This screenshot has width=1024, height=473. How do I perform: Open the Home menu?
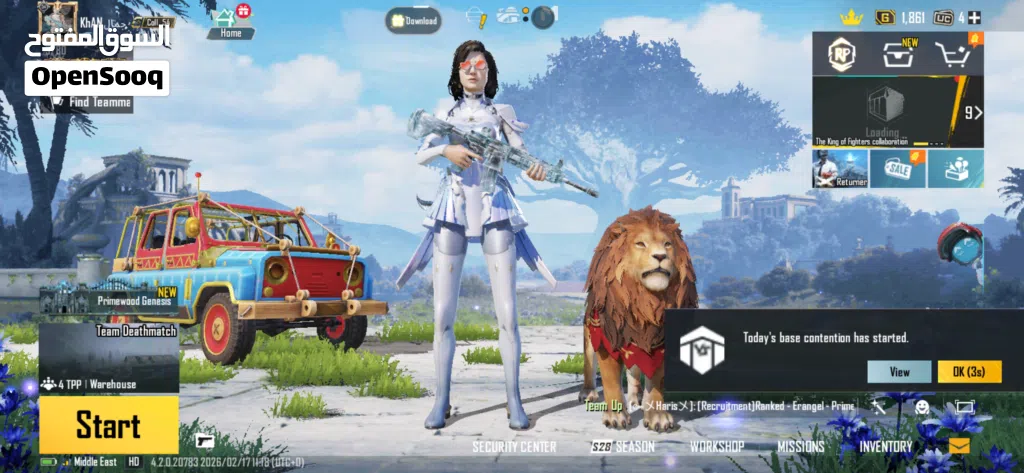coord(230,23)
